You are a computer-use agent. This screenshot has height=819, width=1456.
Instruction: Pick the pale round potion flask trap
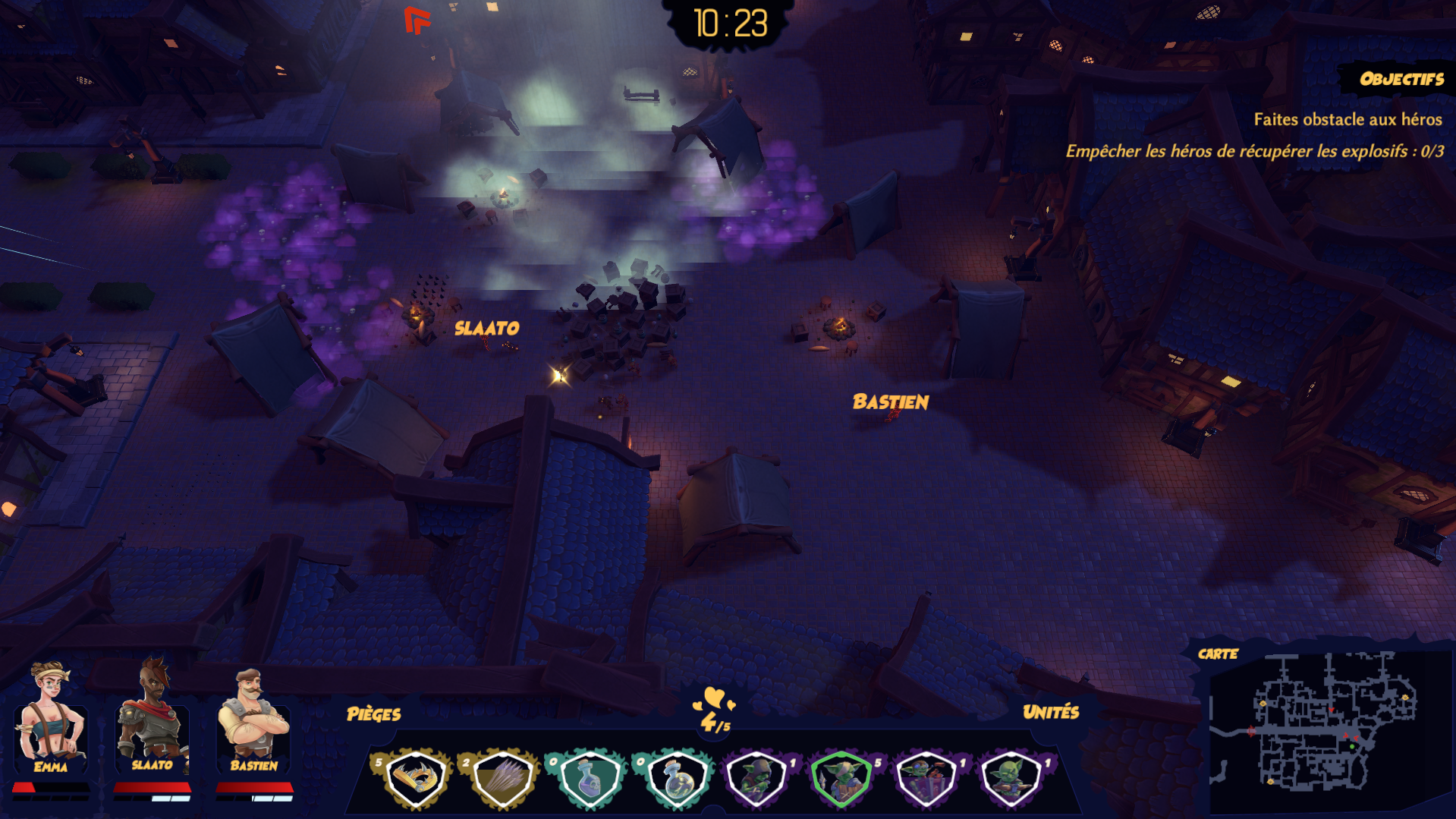[x=675, y=779]
